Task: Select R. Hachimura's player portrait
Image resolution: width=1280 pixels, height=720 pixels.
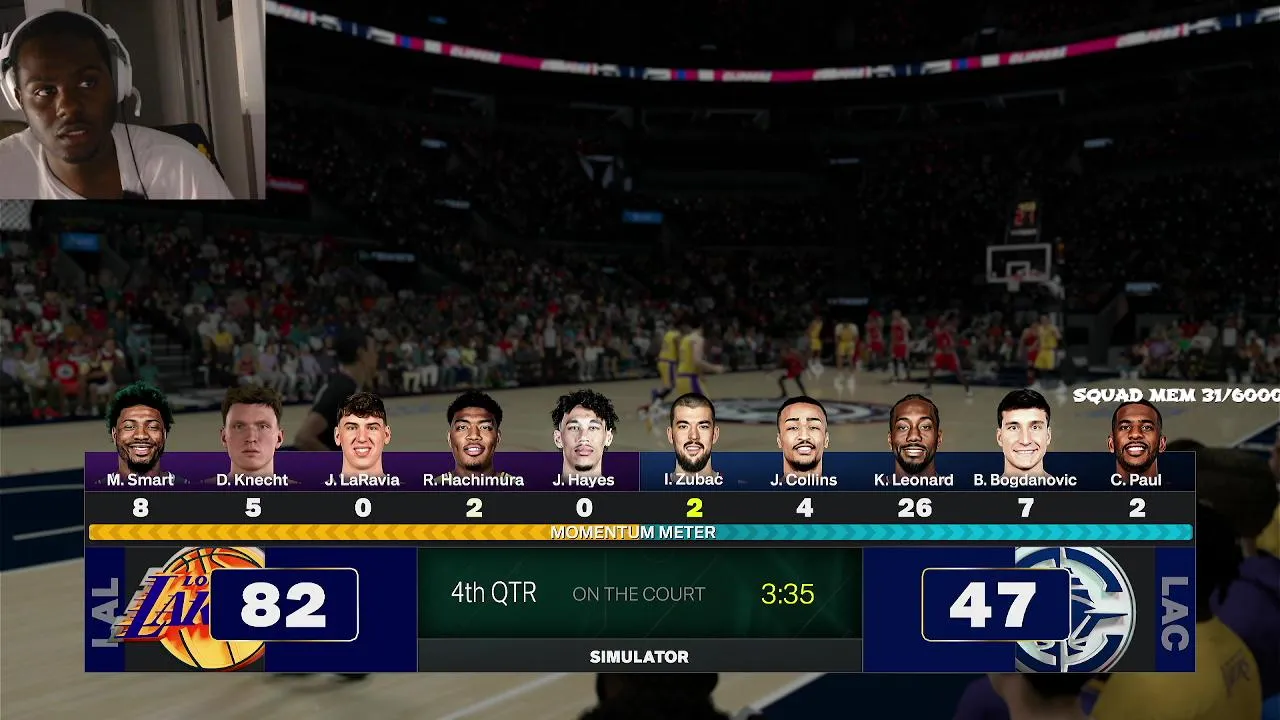Action: point(474,433)
